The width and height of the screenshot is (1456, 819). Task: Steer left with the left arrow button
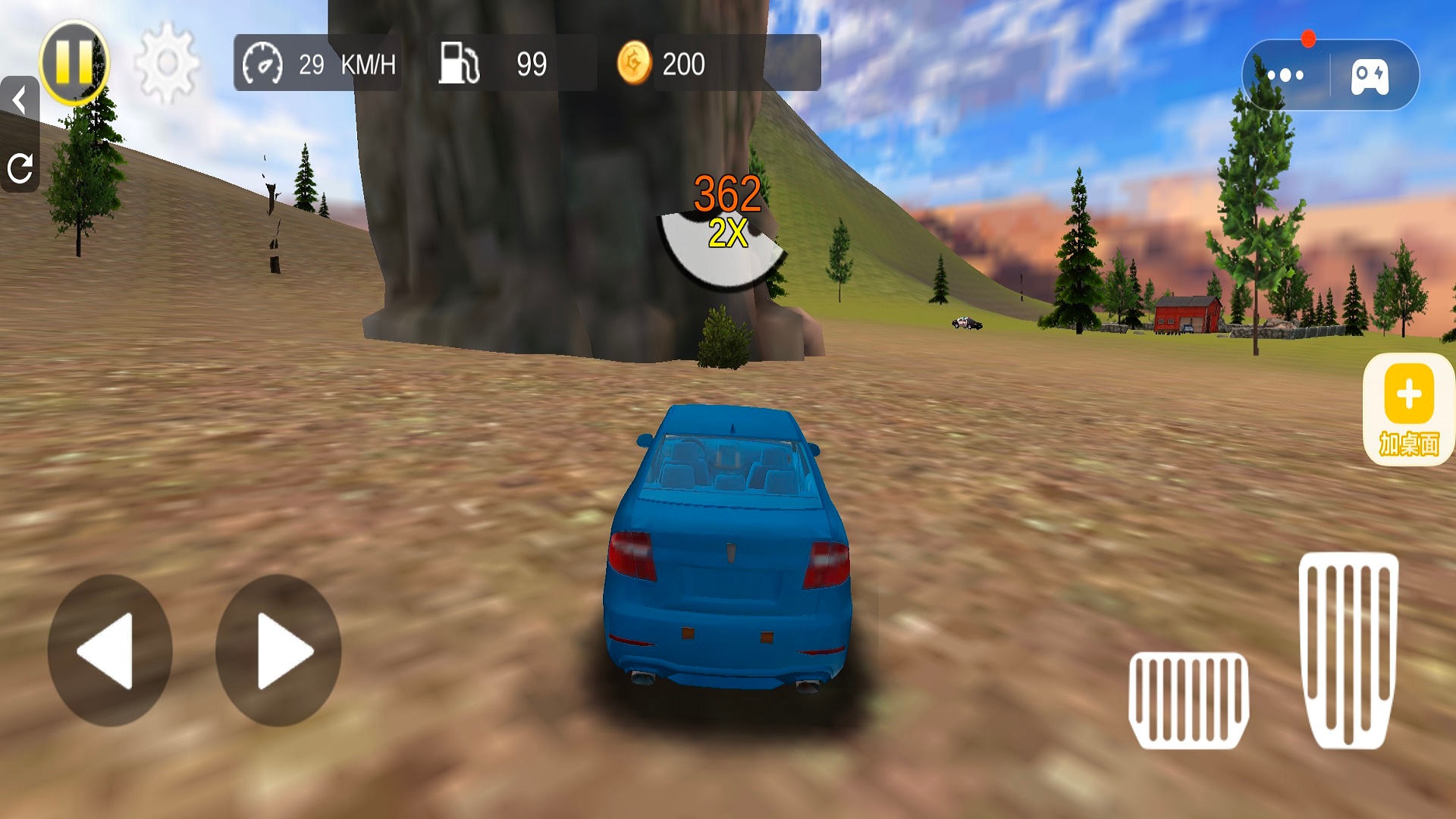click(110, 651)
